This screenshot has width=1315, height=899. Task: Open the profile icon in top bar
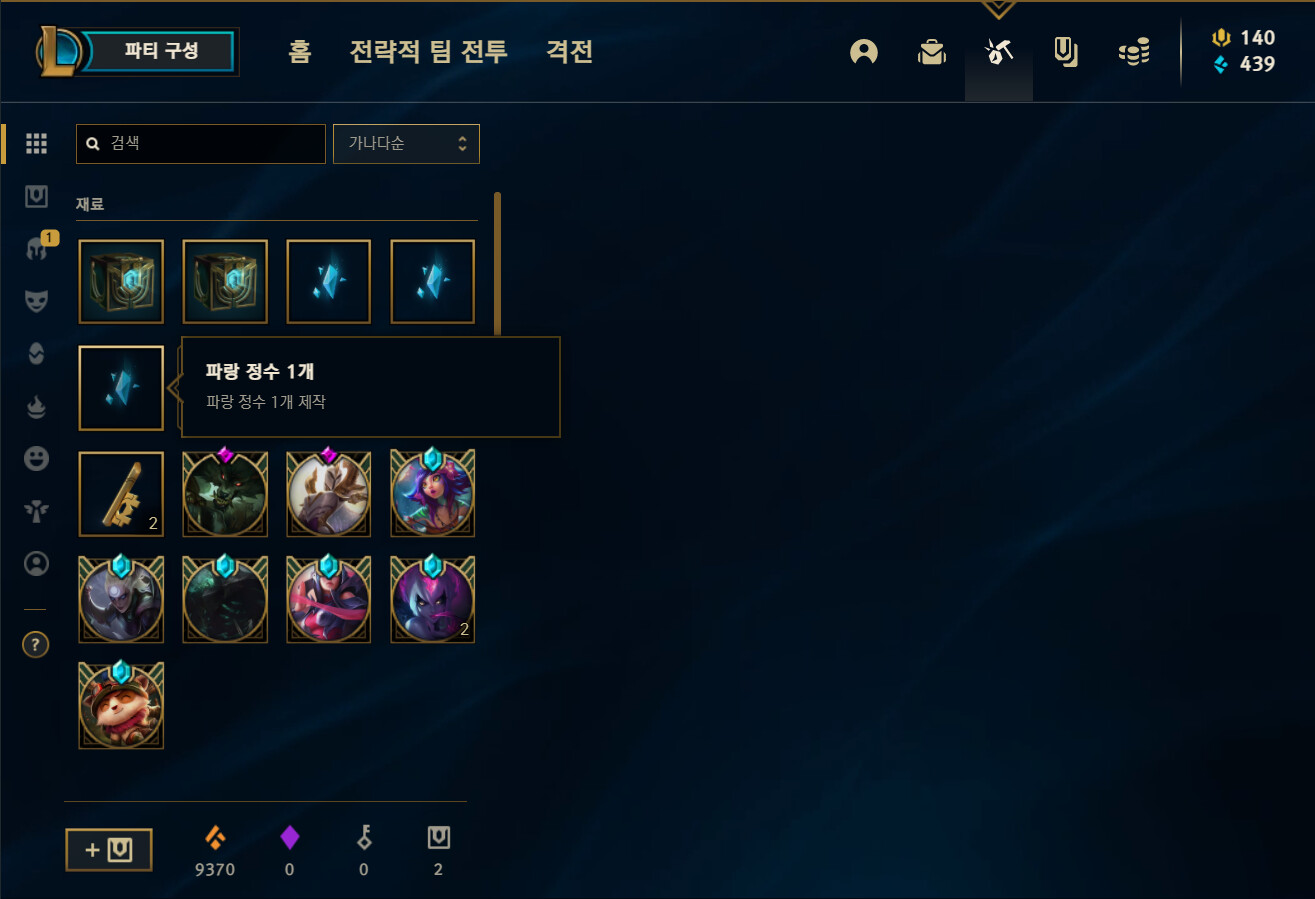click(863, 52)
